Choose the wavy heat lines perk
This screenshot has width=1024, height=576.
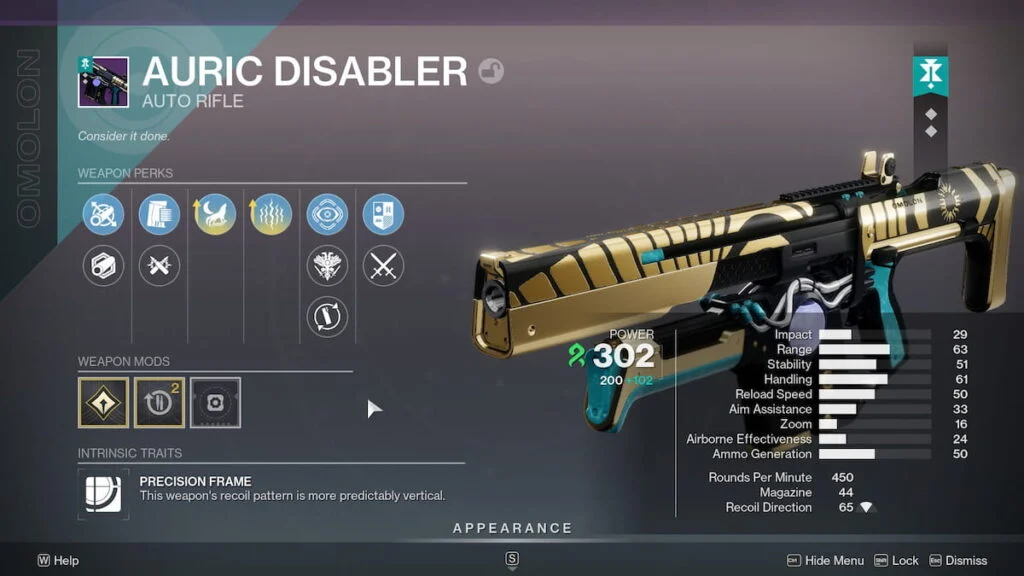[x=271, y=215]
